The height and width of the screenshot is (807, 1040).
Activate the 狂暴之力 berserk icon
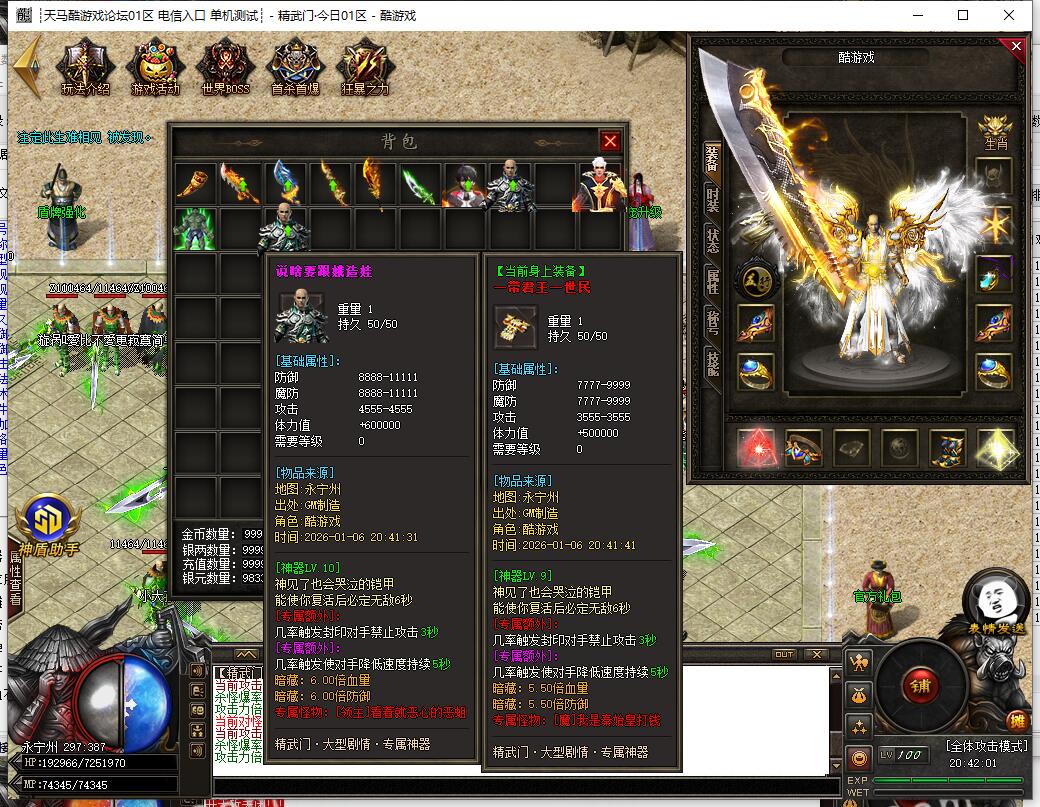[x=363, y=67]
